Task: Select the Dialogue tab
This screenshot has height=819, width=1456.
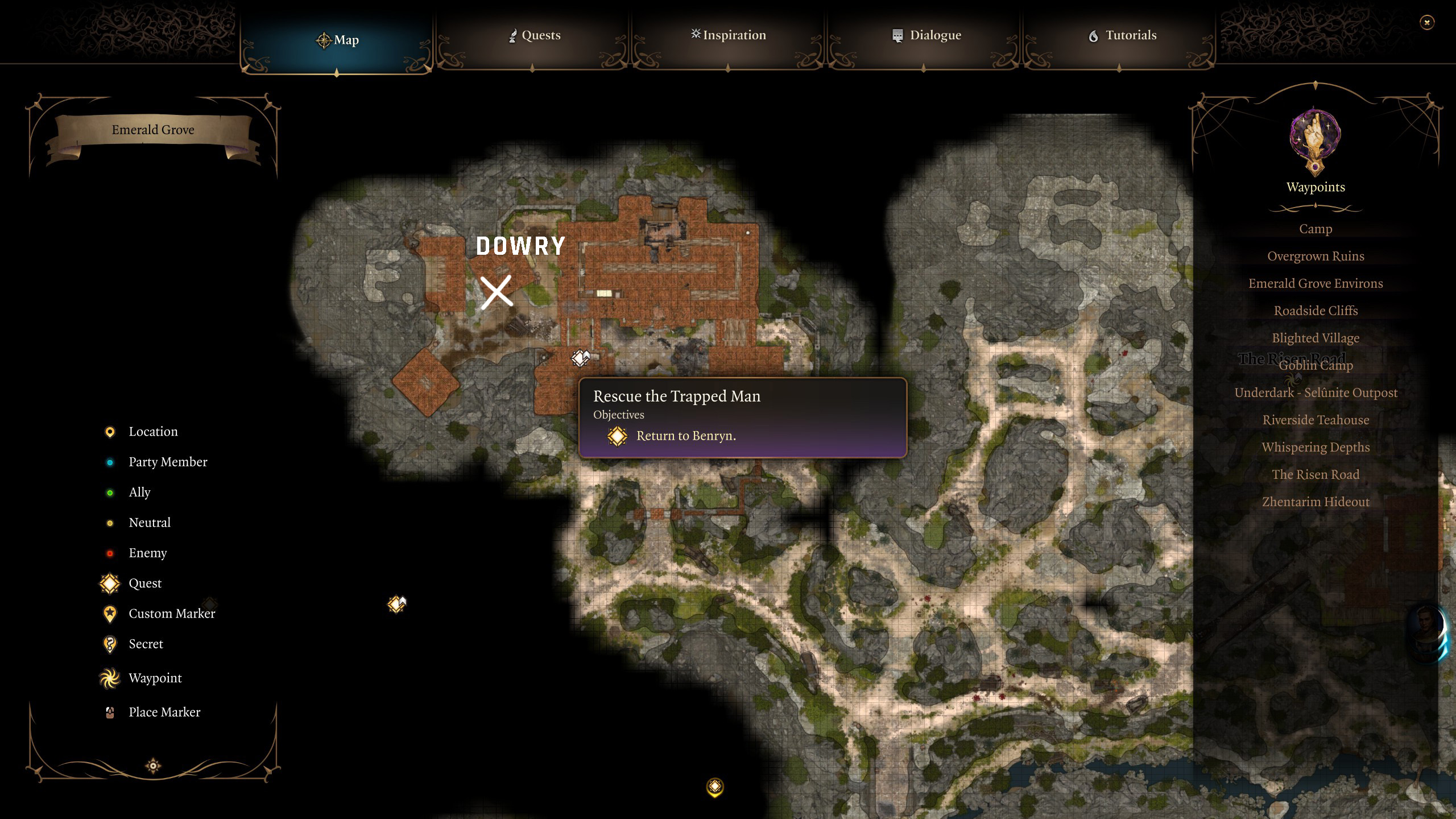Action: click(926, 35)
